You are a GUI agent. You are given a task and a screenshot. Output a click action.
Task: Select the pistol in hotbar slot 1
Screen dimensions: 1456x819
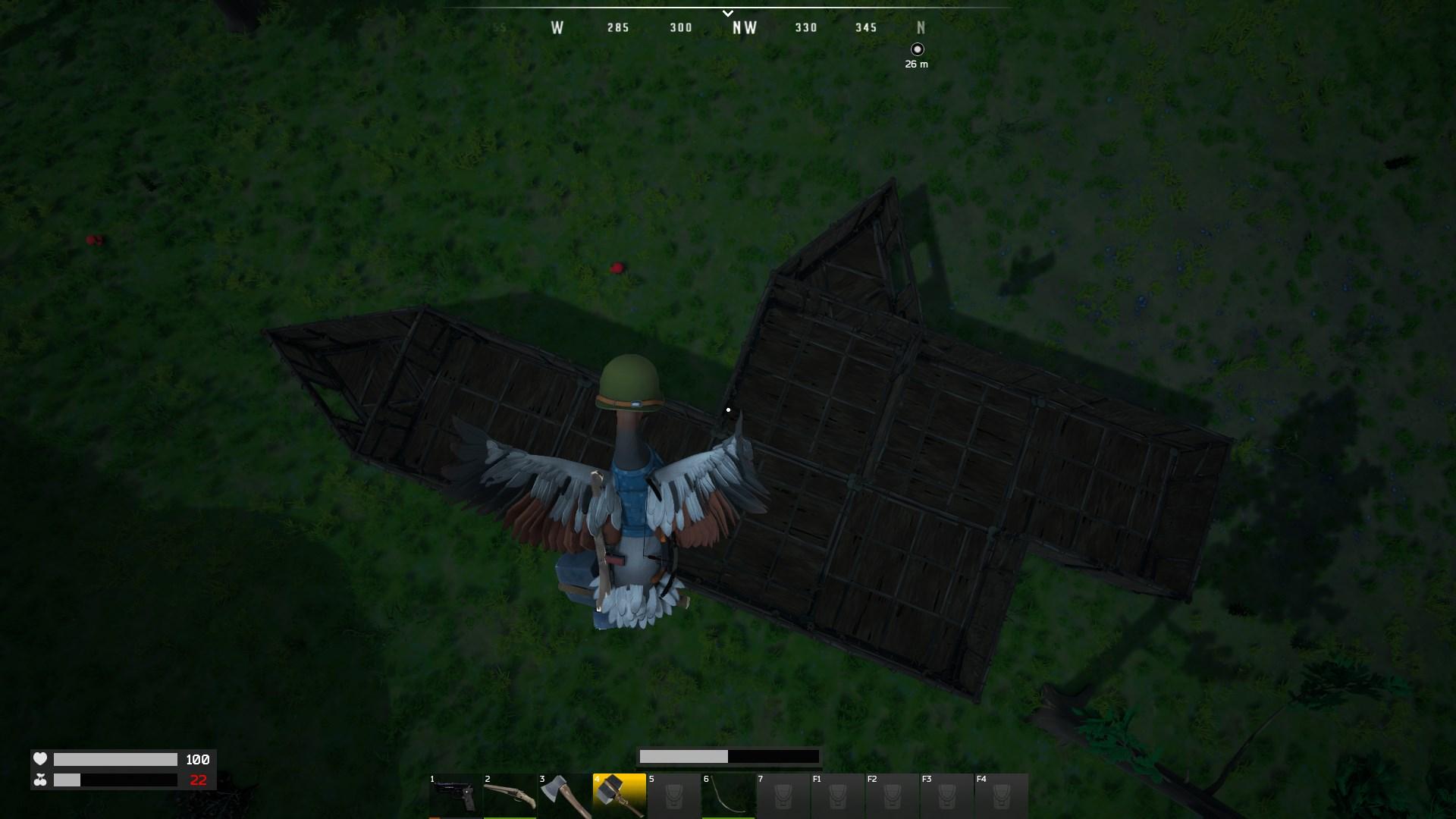point(455,796)
